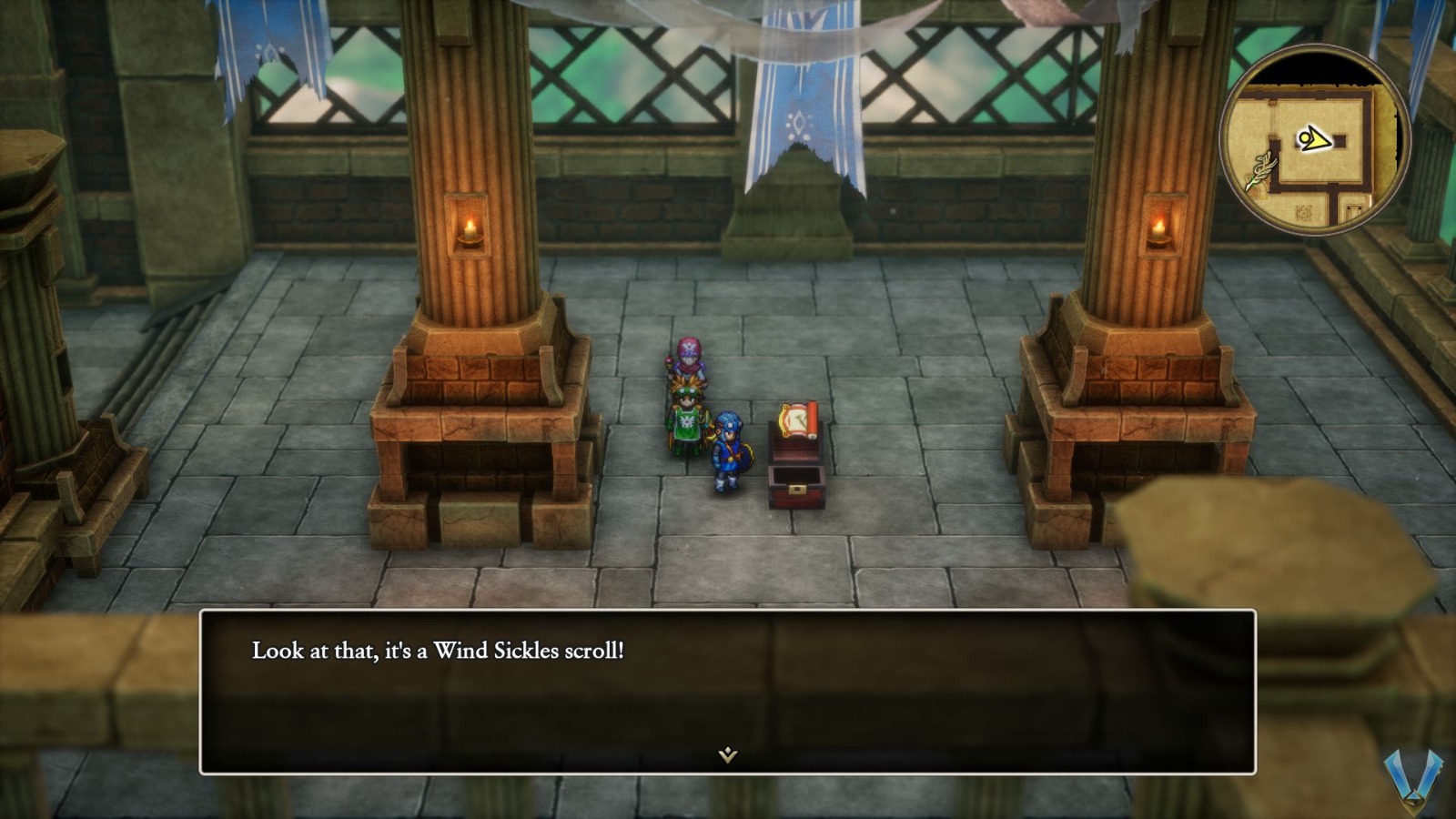
Task: Click the yellow player arrow on the minimap
Action: tap(1315, 137)
